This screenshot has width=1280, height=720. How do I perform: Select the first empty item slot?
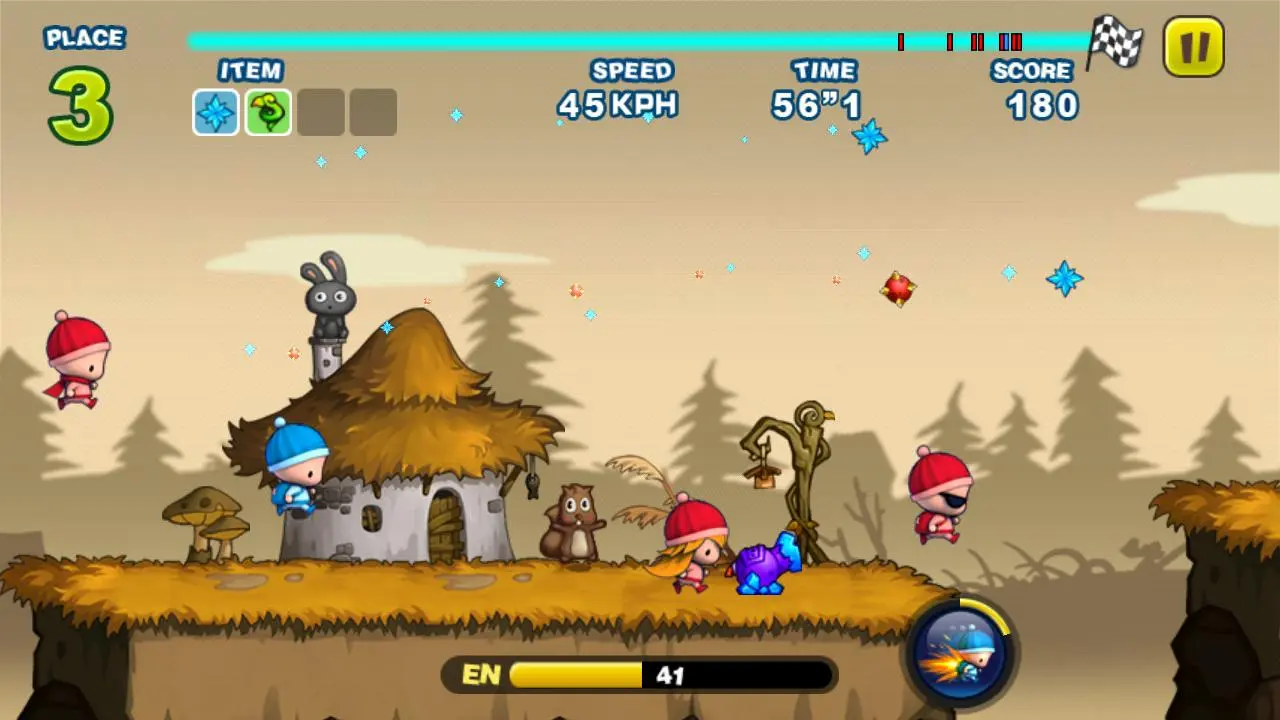320,111
